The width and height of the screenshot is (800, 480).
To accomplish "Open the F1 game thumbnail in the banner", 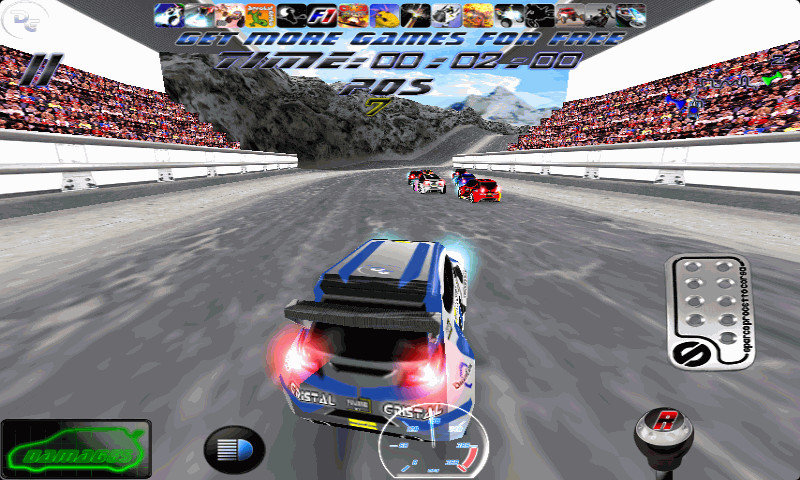I will click(x=322, y=15).
